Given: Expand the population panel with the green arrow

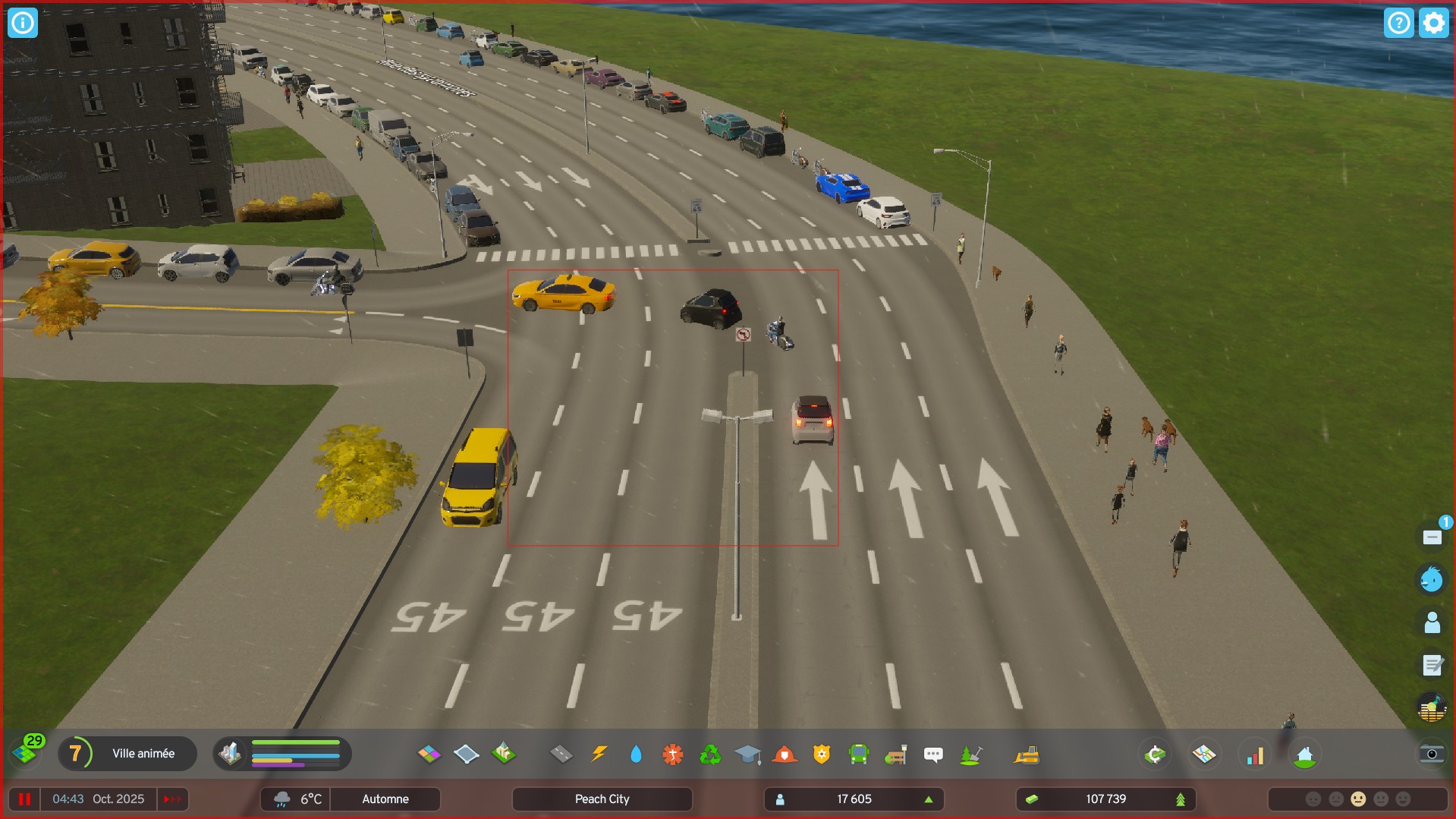Looking at the screenshot, I should 929,799.
